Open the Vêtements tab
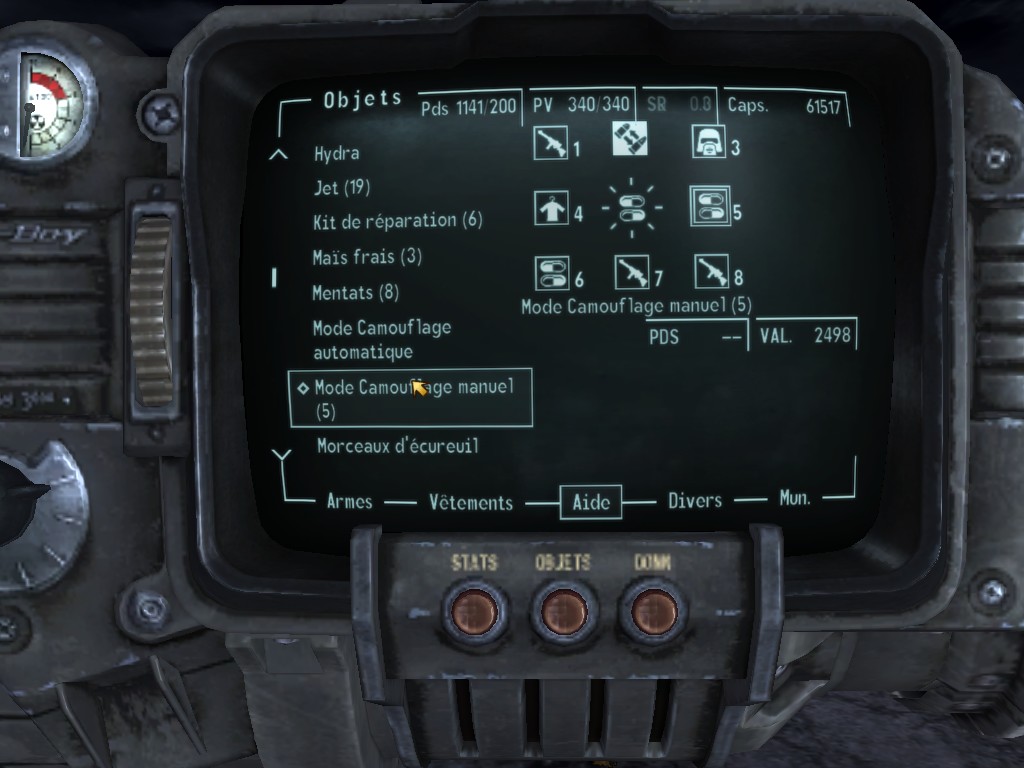The image size is (1024, 768). click(x=471, y=503)
